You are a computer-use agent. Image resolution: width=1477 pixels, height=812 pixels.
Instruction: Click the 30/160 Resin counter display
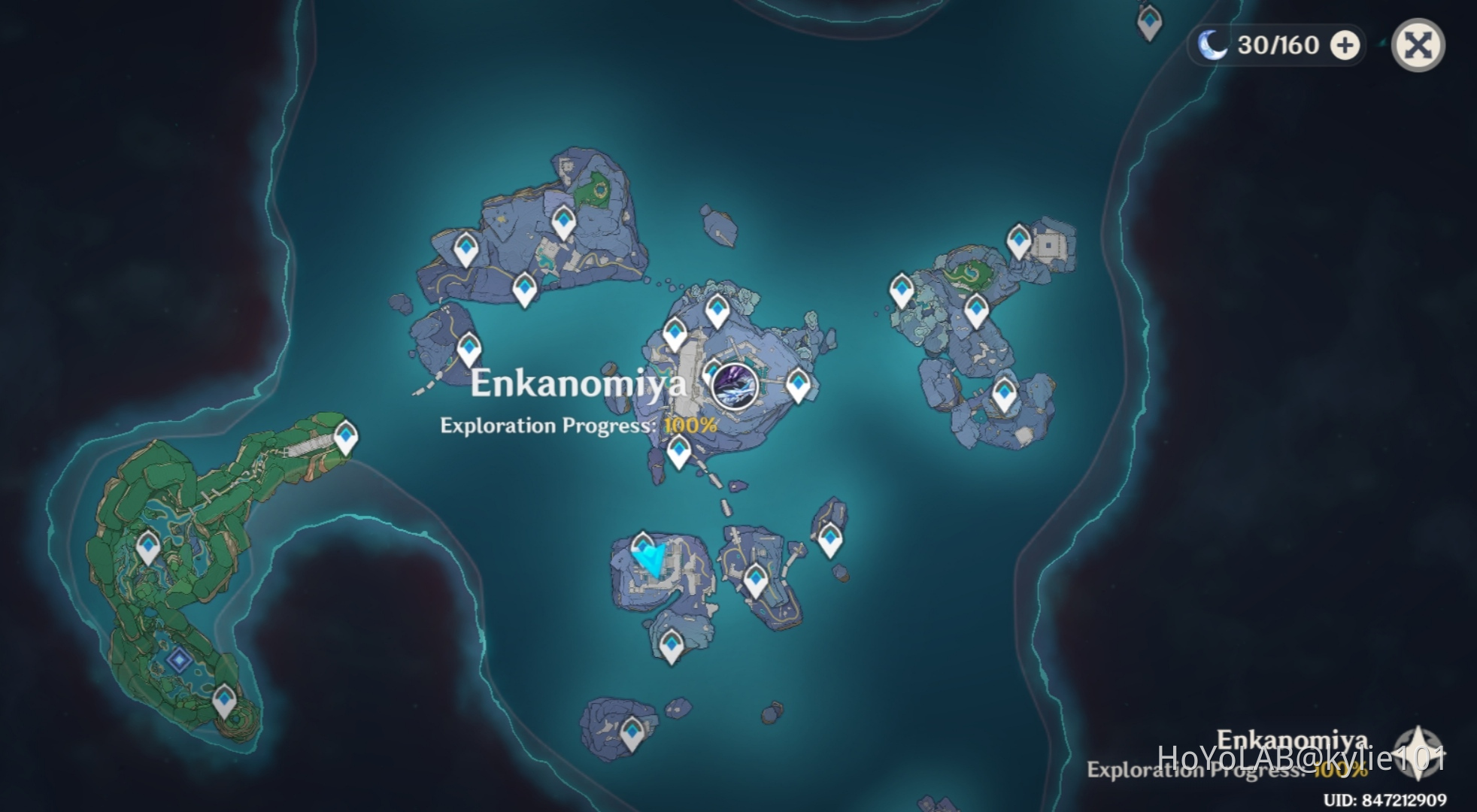(1278, 45)
